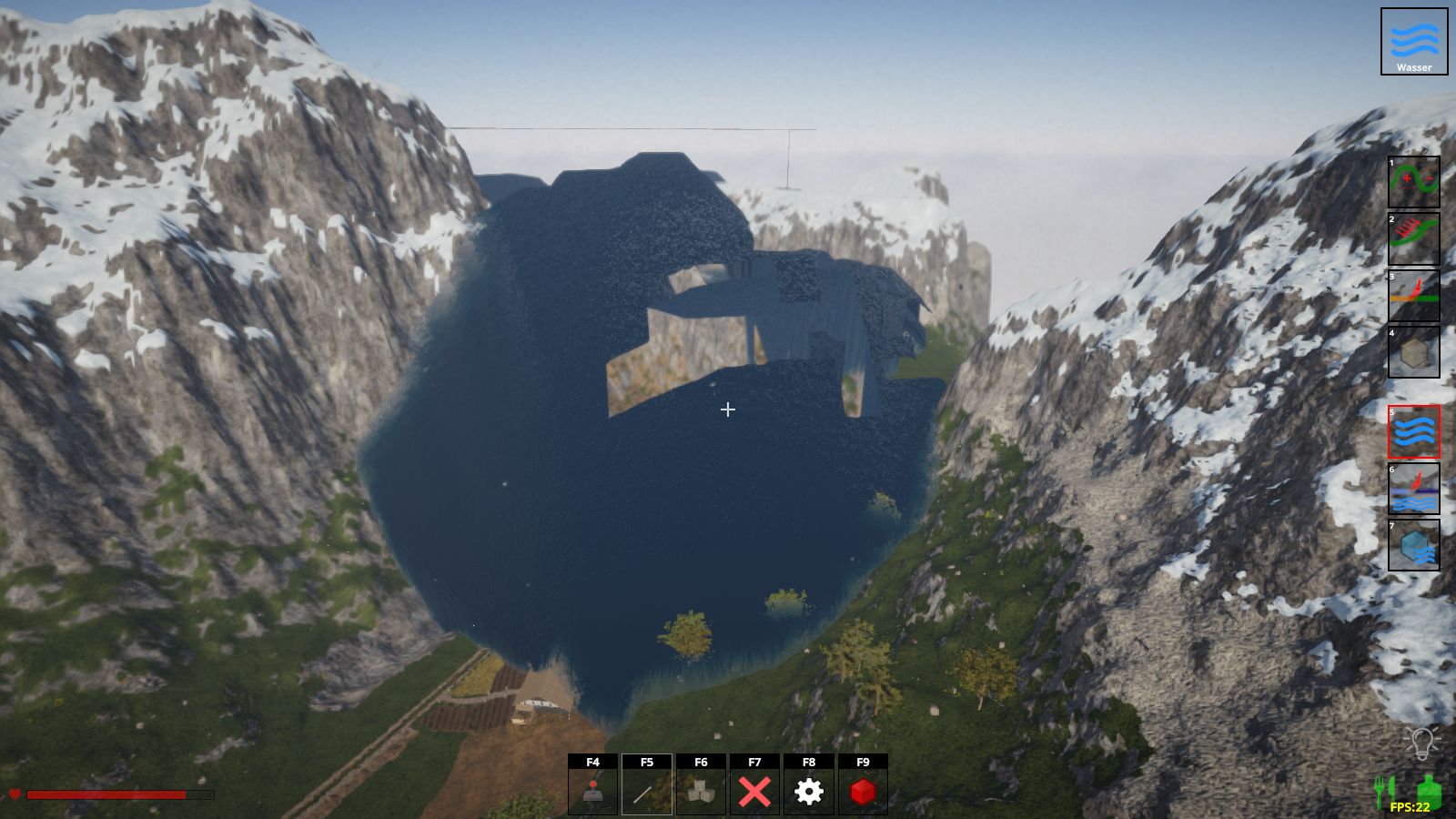Activate the blue waves water tool
The image size is (1456, 819).
pyautogui.click(x=1413, y=431)
